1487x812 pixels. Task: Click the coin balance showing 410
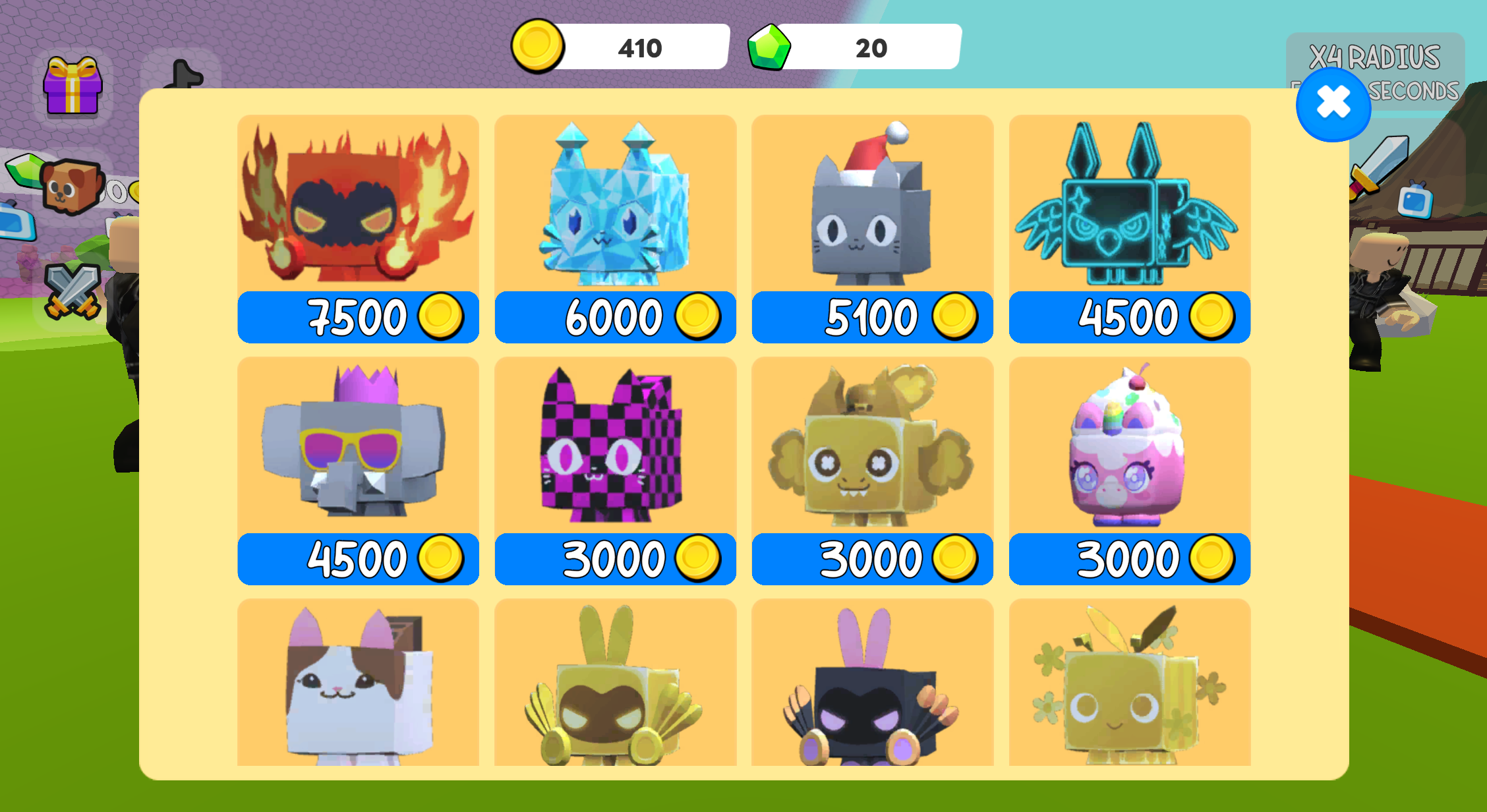click(x=638, y=46)
